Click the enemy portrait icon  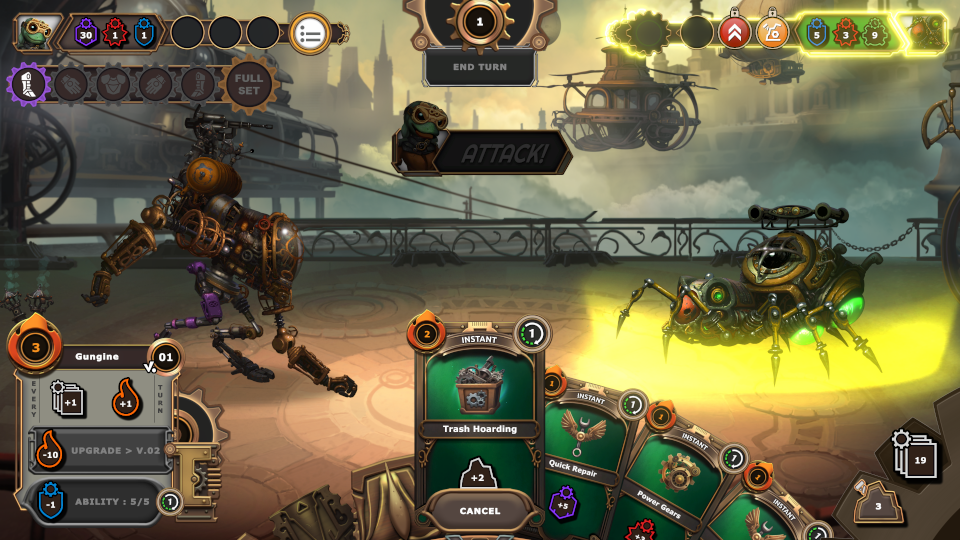click(932, 34)
